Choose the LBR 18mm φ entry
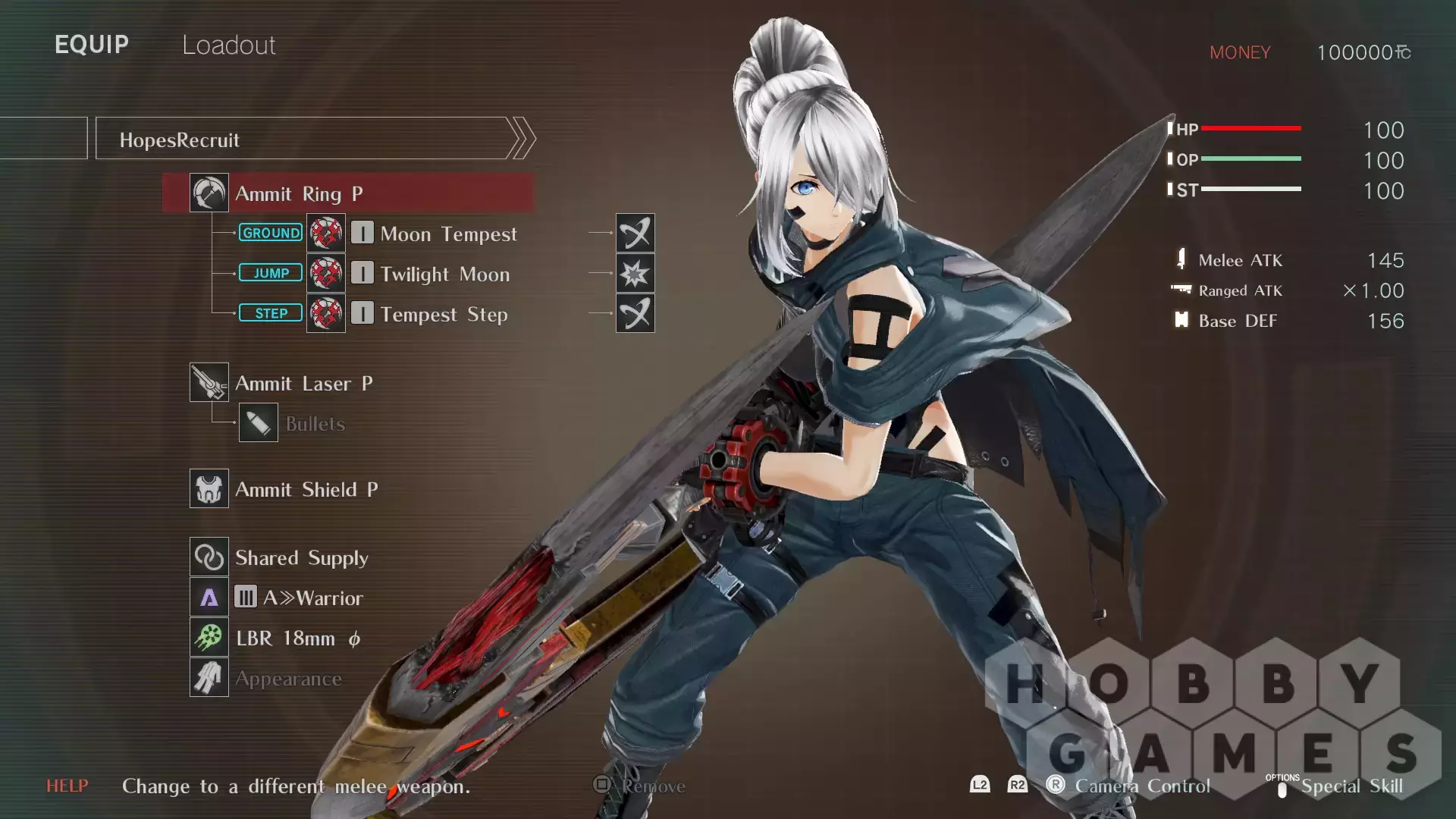The width and height of the screenshot is (1456, 819). pos(297,638)
